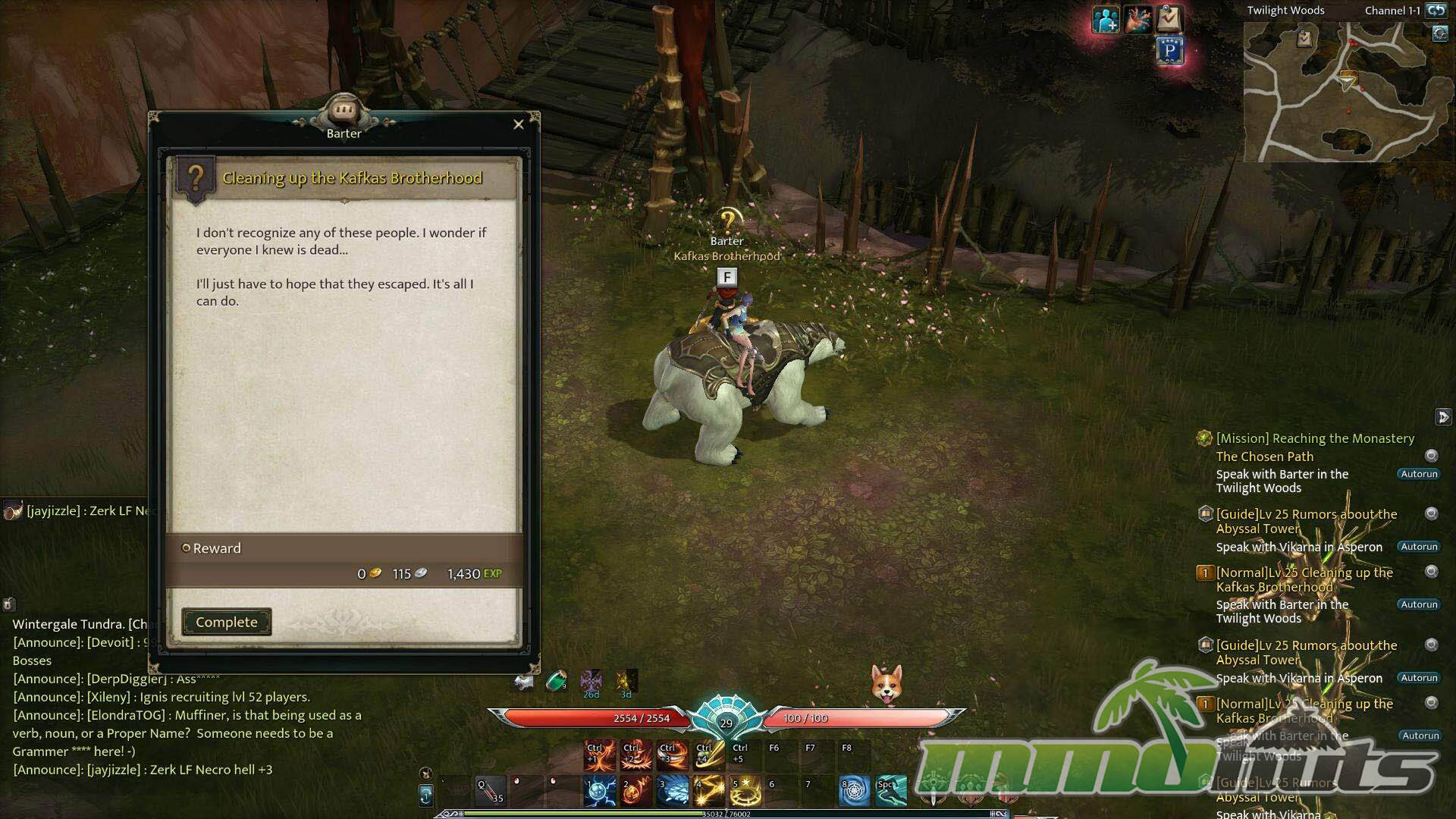This screenshot has height=819, width=1456.
Task: Open the checklist scroll icon beside the party icon
Action: (1169, 19)
